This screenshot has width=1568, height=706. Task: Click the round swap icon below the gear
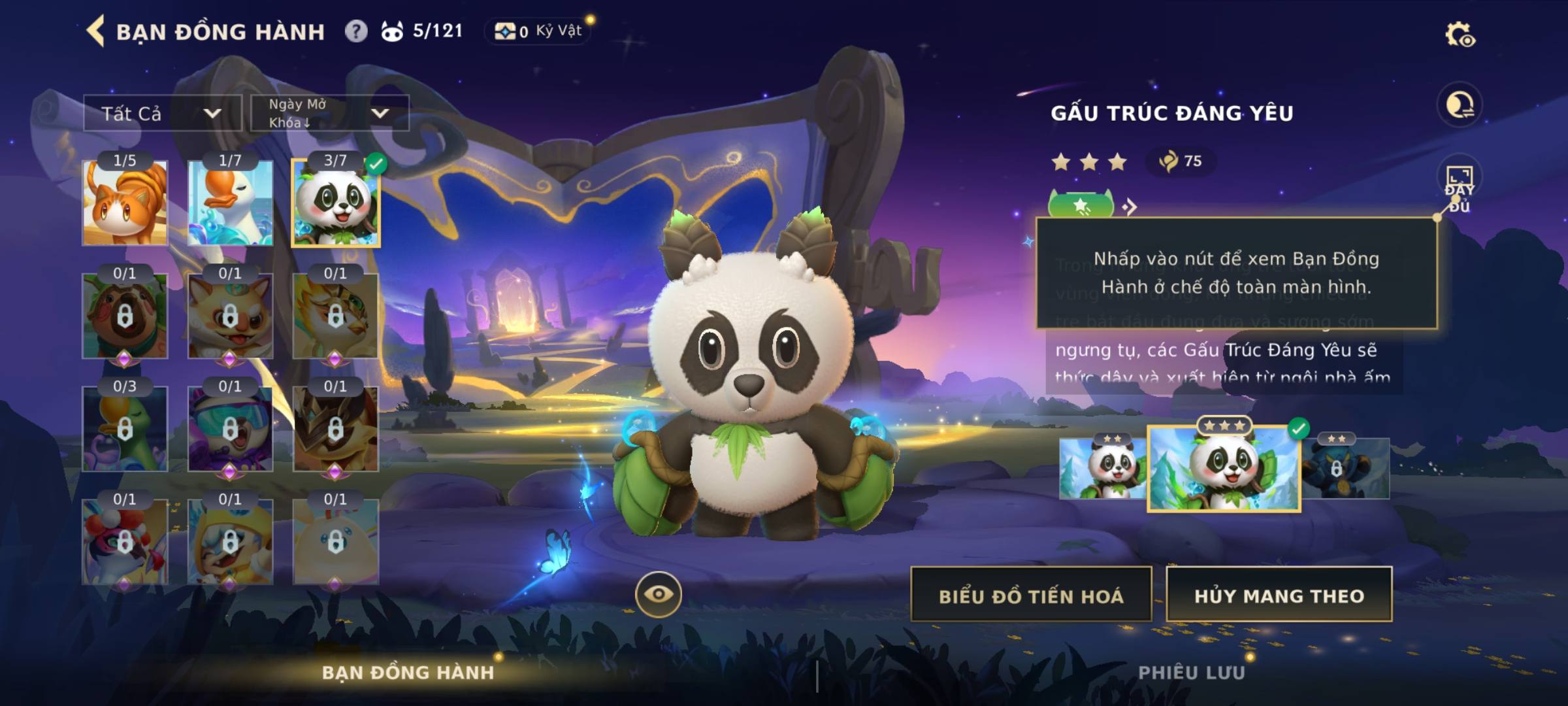point(1459,105)
